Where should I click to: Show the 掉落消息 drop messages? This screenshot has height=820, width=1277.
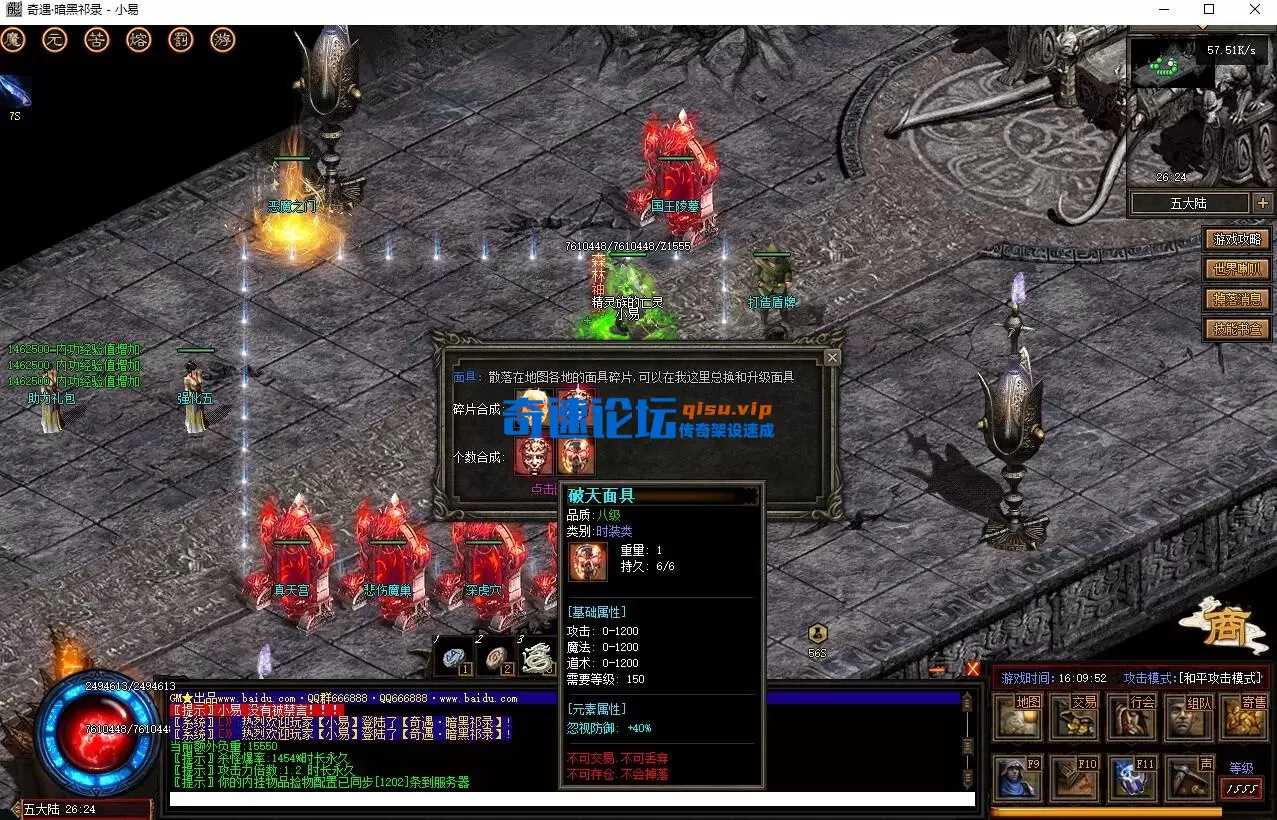pos(1239,299)
